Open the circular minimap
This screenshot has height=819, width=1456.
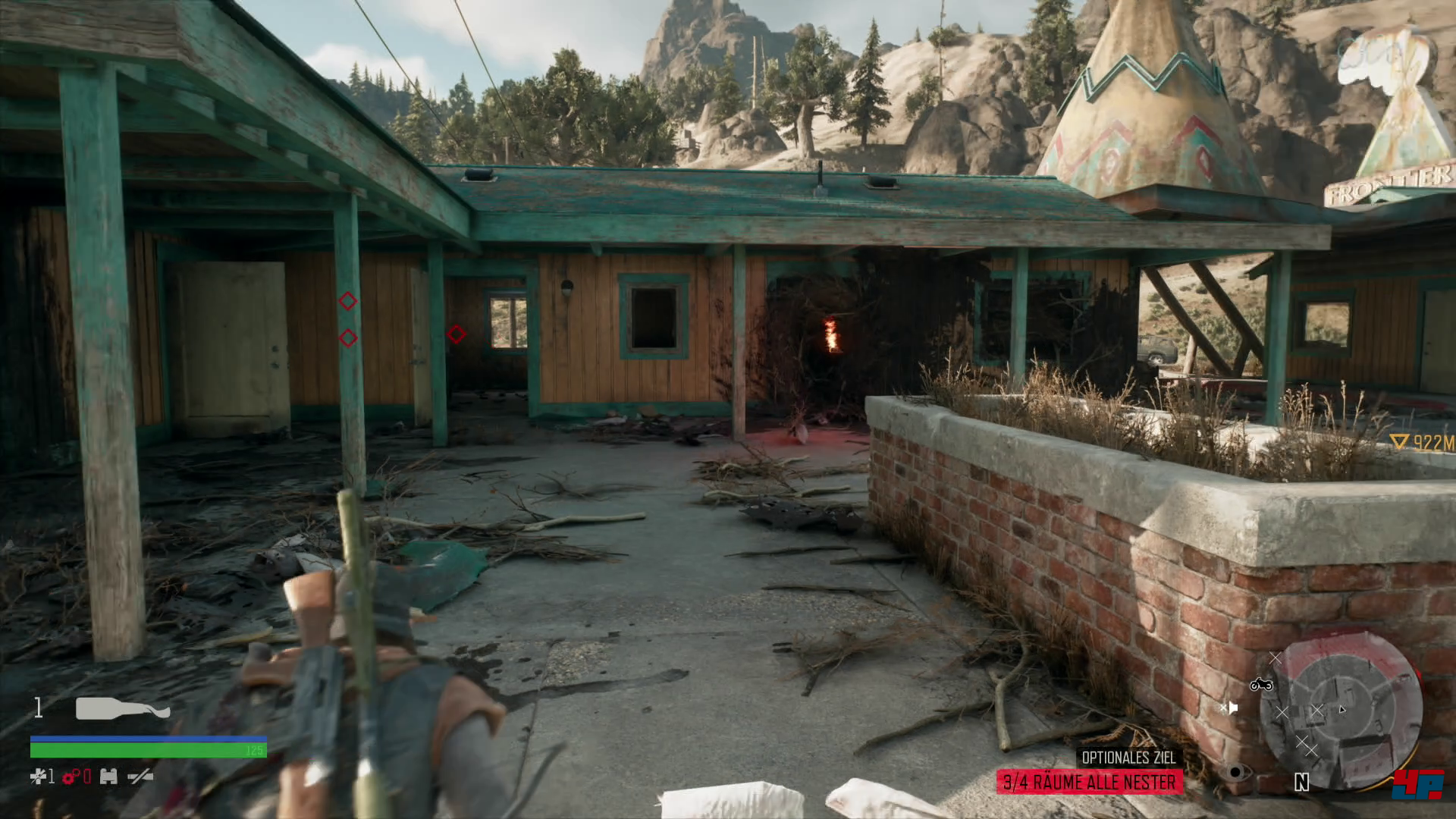point(1340,711)
